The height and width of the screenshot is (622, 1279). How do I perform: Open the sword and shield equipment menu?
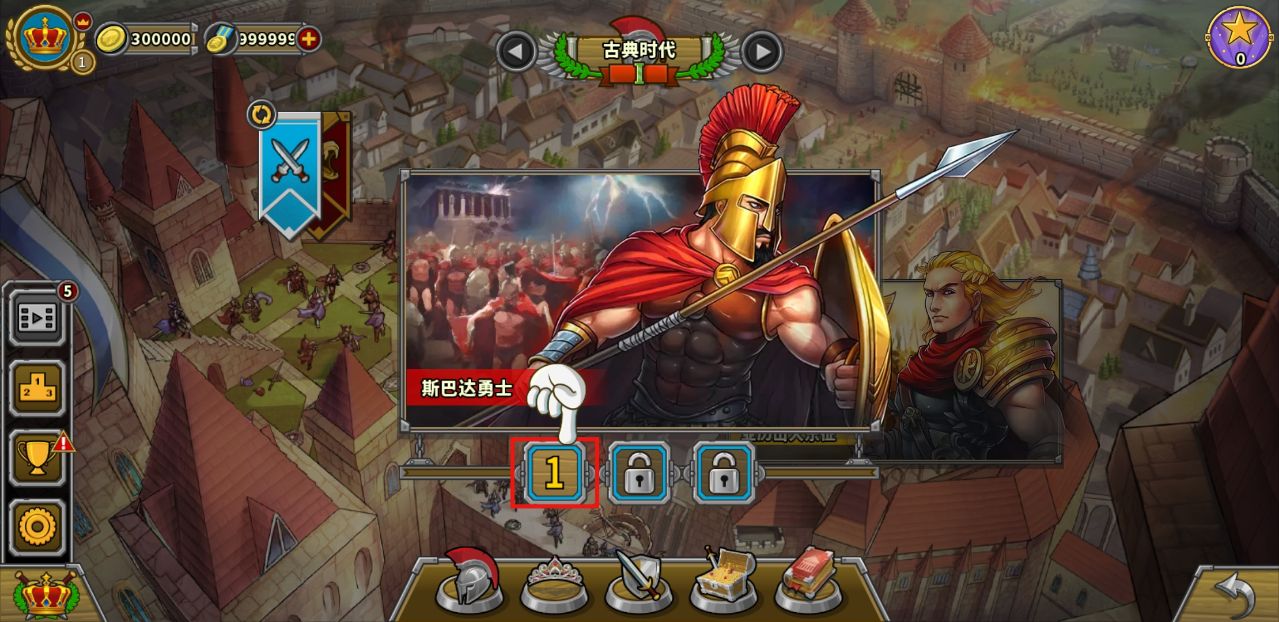[x=638, y=580]
